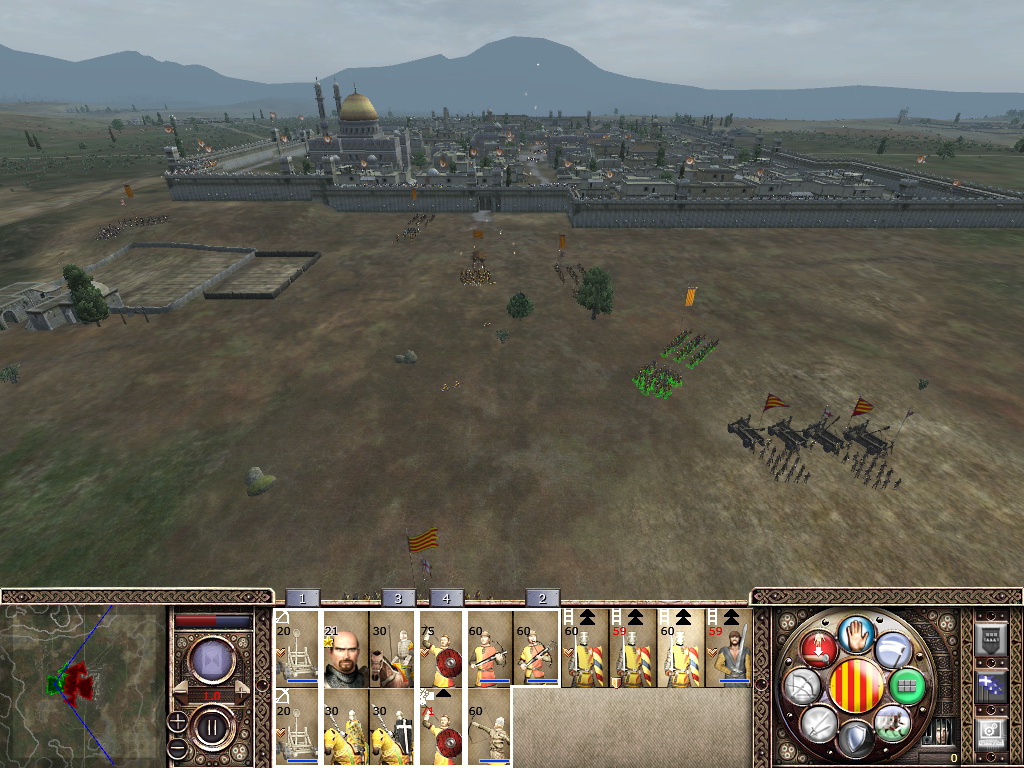Activate the halt order hand button
This screenshot has width=1024, height=768.
(854, 632)
